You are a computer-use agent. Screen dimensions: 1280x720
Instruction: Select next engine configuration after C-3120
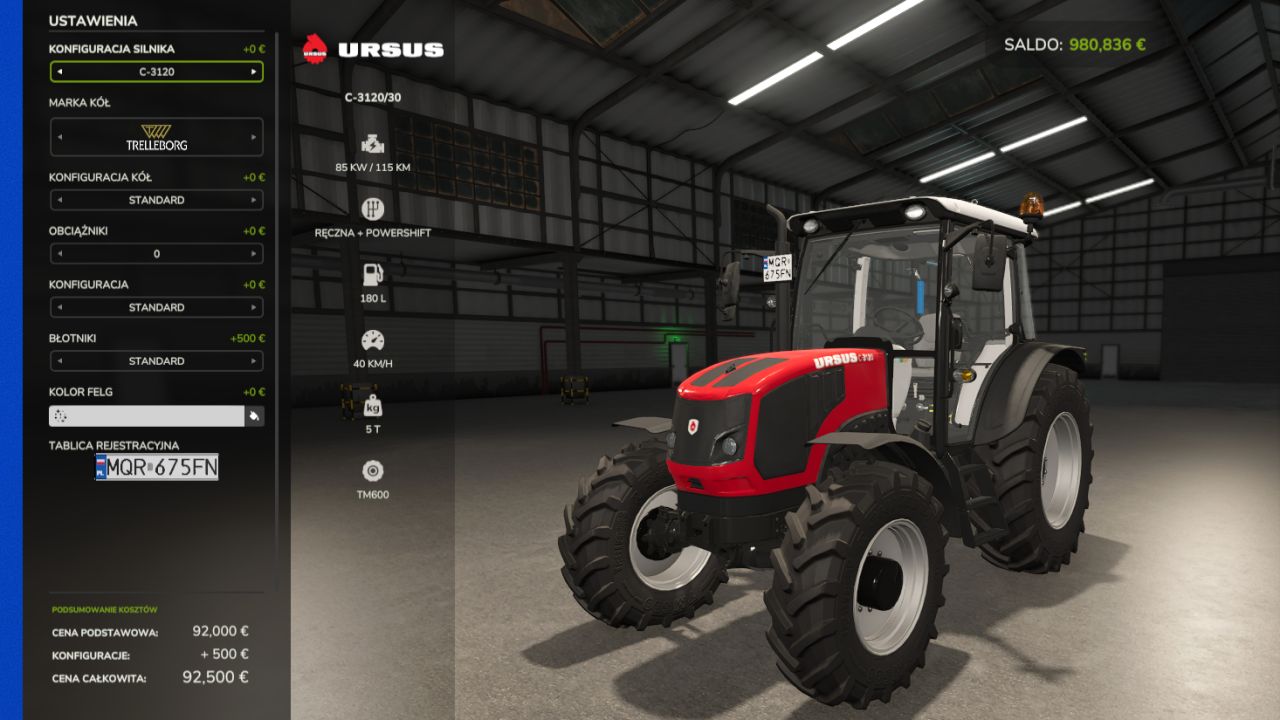pos(253,72)
